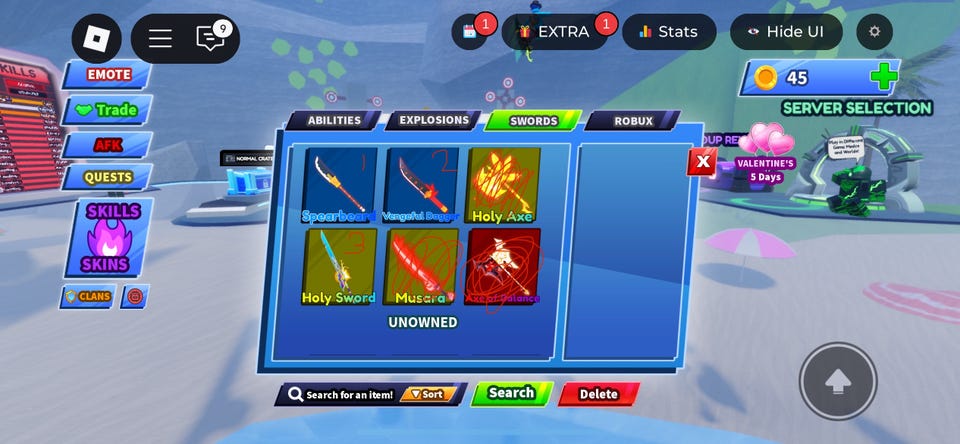Open the Stats panel
This screenshot has width=960, height=444.
click(668, 32)
